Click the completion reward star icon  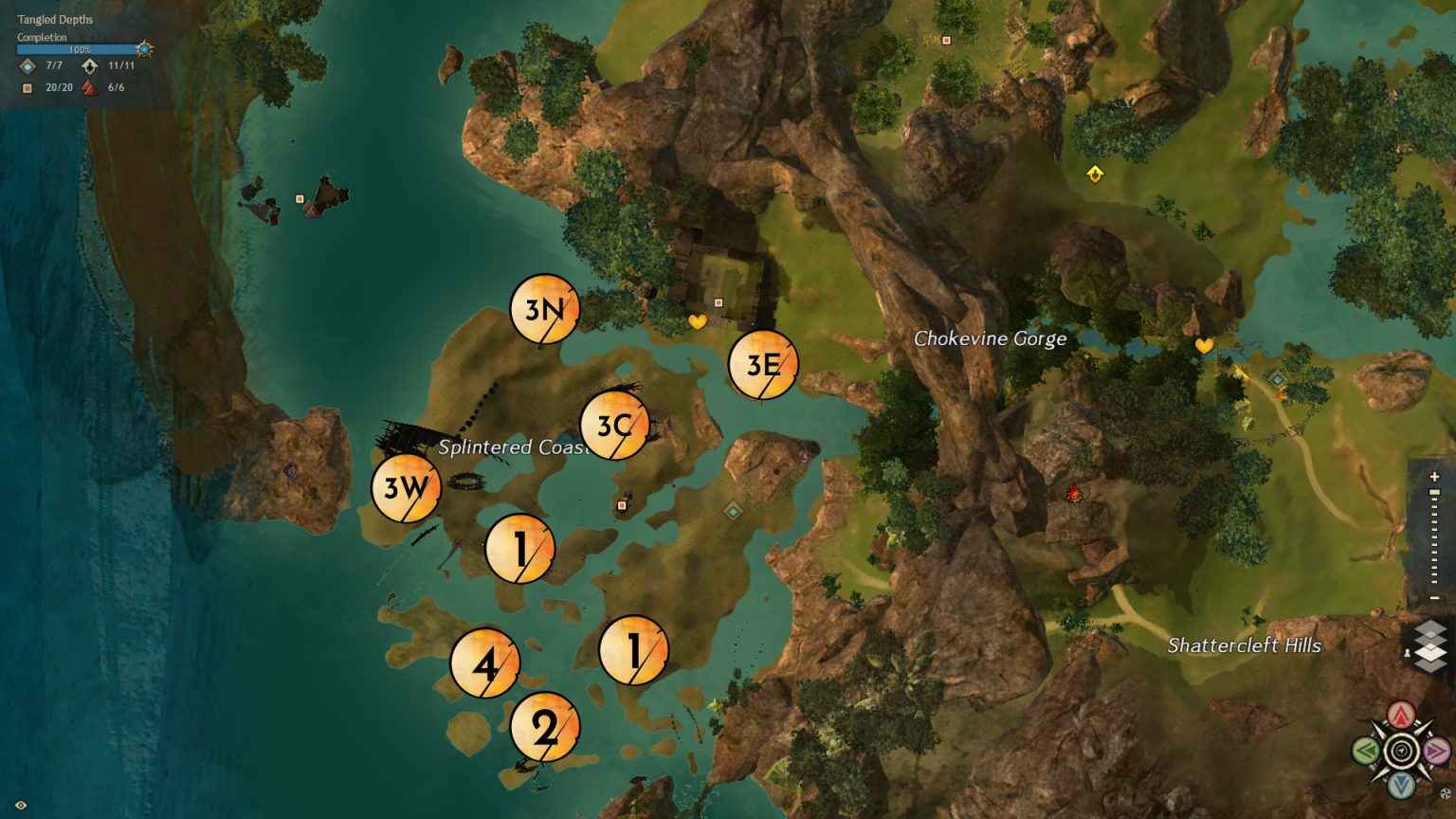click(x=143, y=47)
